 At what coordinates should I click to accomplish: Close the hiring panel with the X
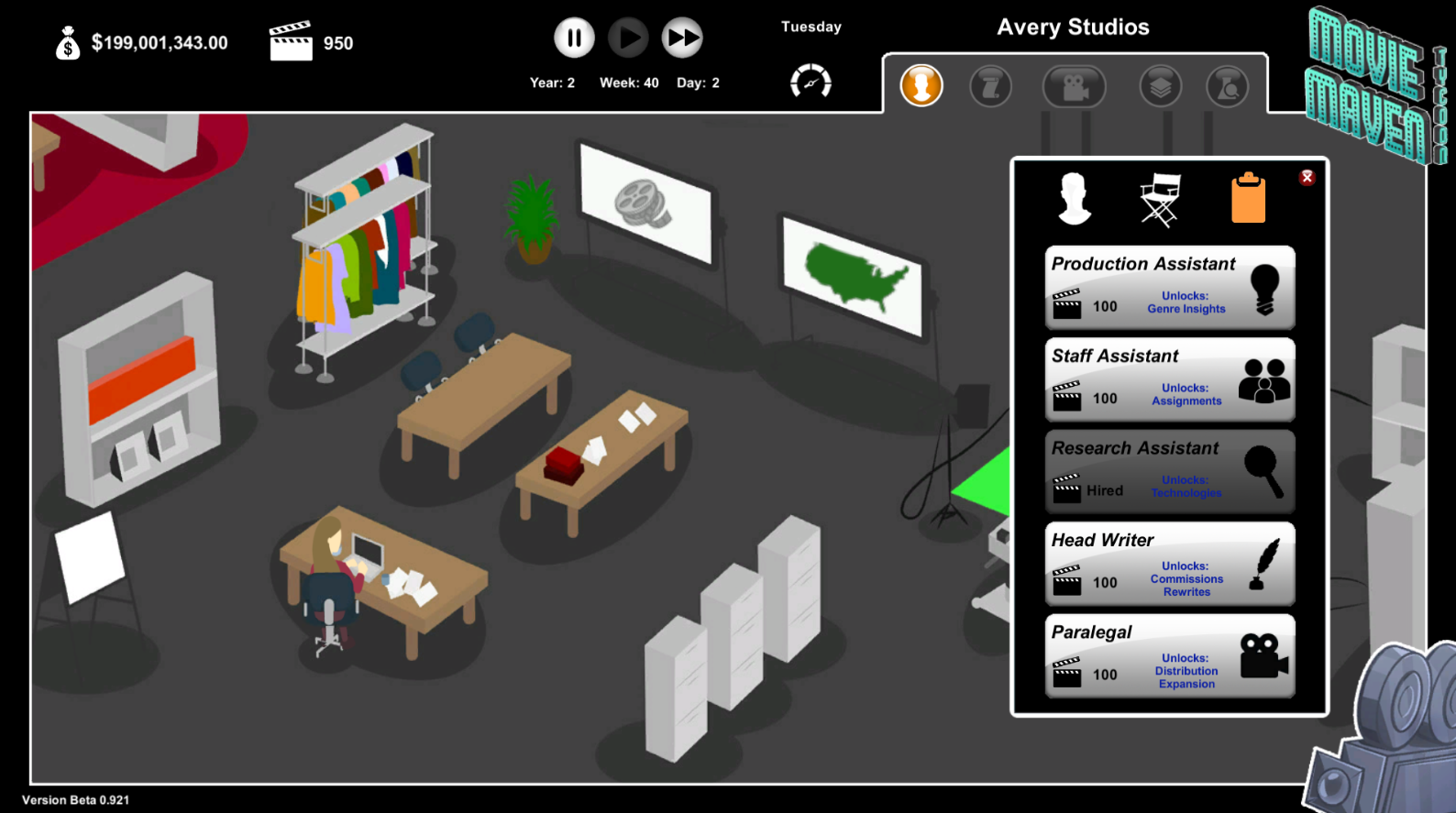[x=1308, y=177]
